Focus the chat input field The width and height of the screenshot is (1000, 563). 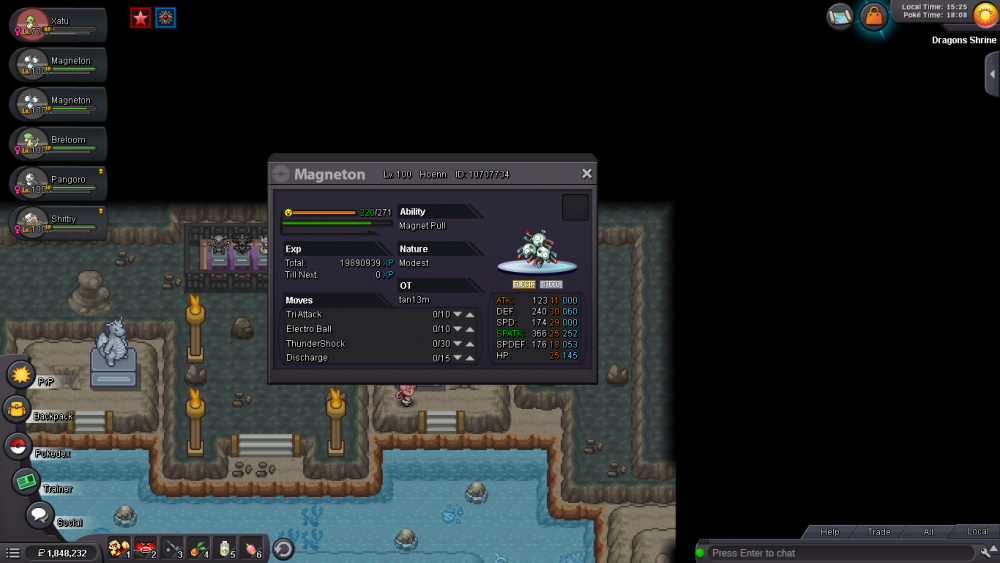[x=838, y=553]
